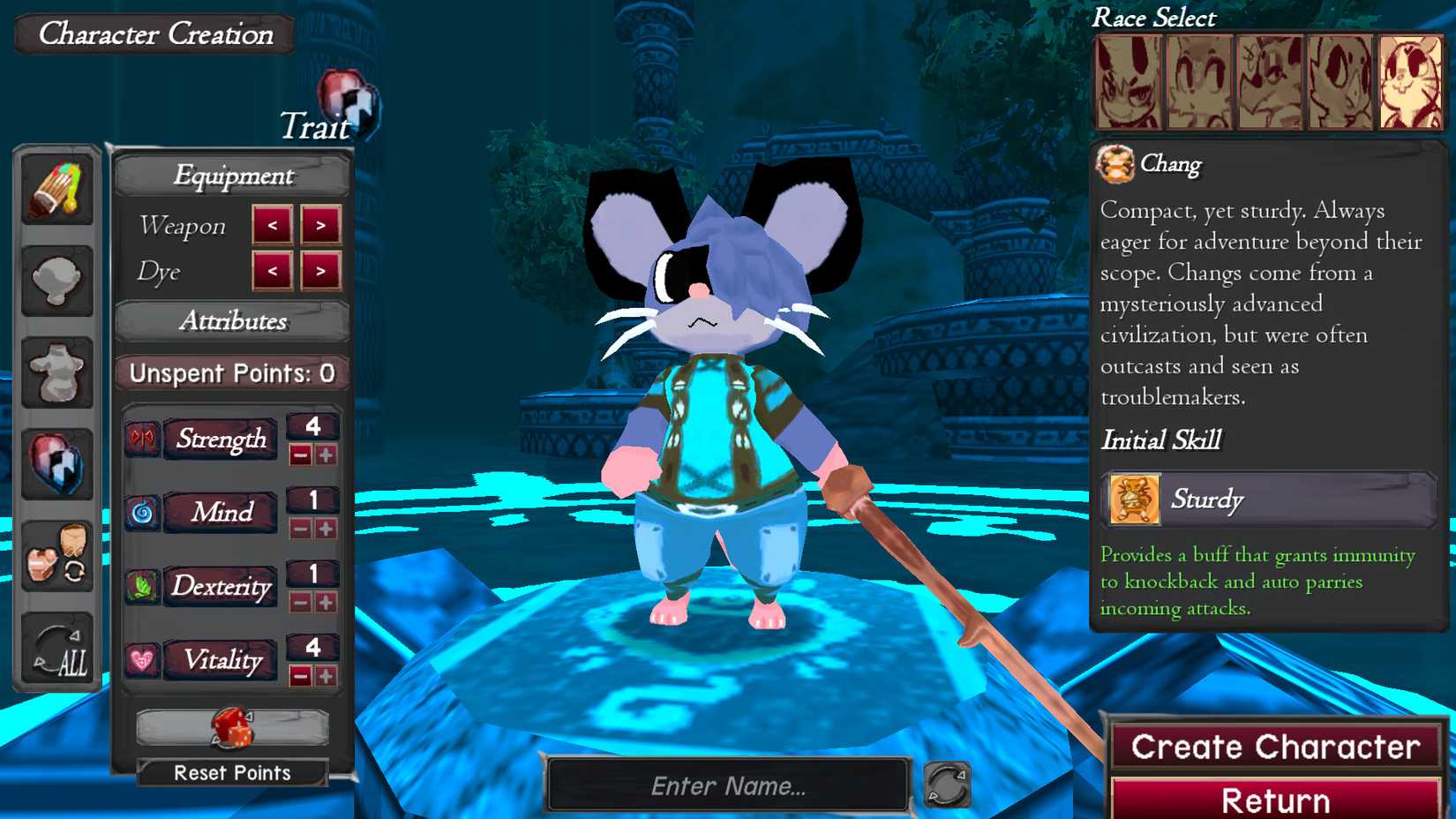The height and width of the screenshot is (819, 1456).
Task: Click the name randomizer icon beside name field
Action: 947,784
